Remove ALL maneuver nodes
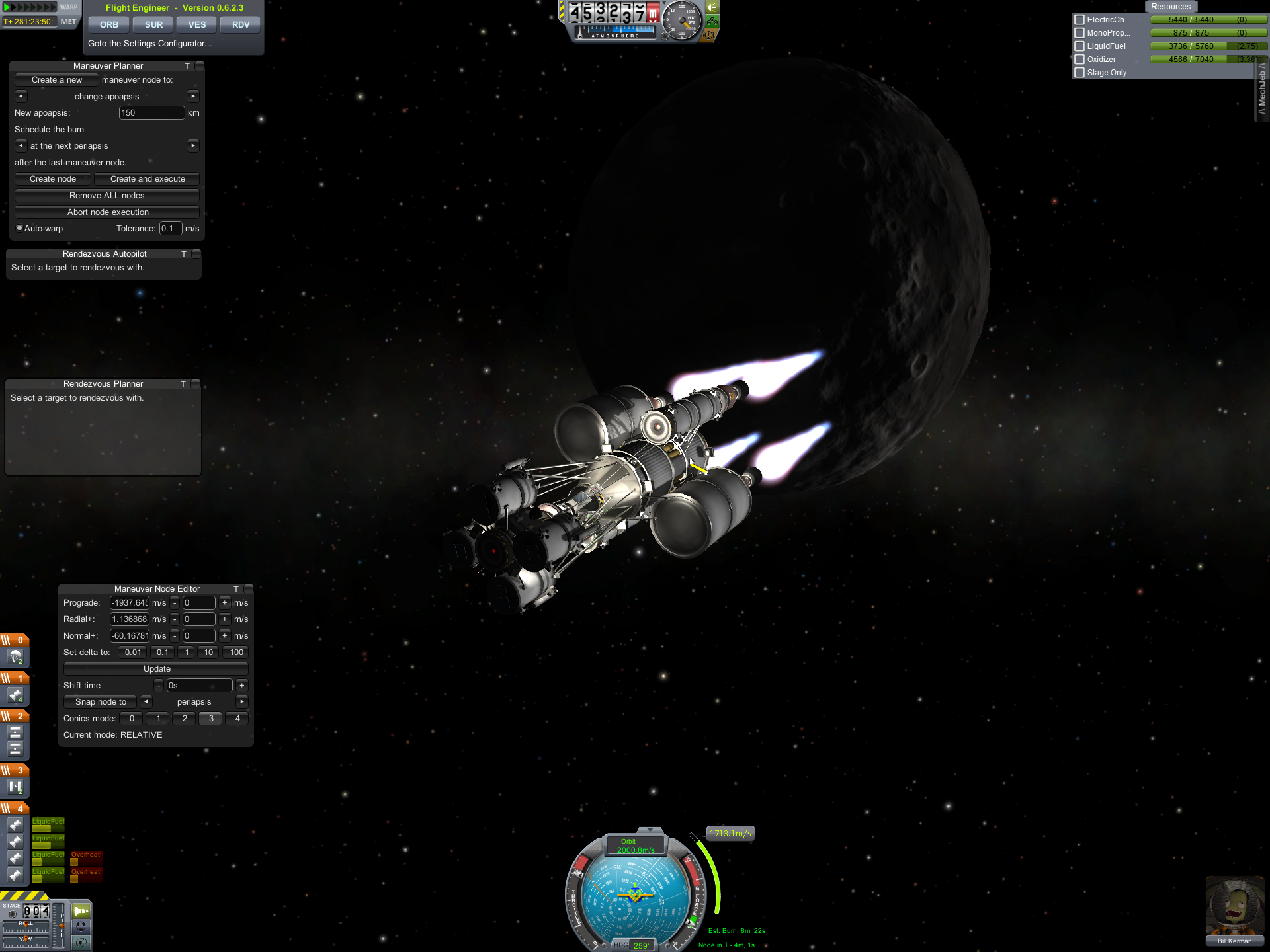The image size is (1270, 952). pos(106,196)
